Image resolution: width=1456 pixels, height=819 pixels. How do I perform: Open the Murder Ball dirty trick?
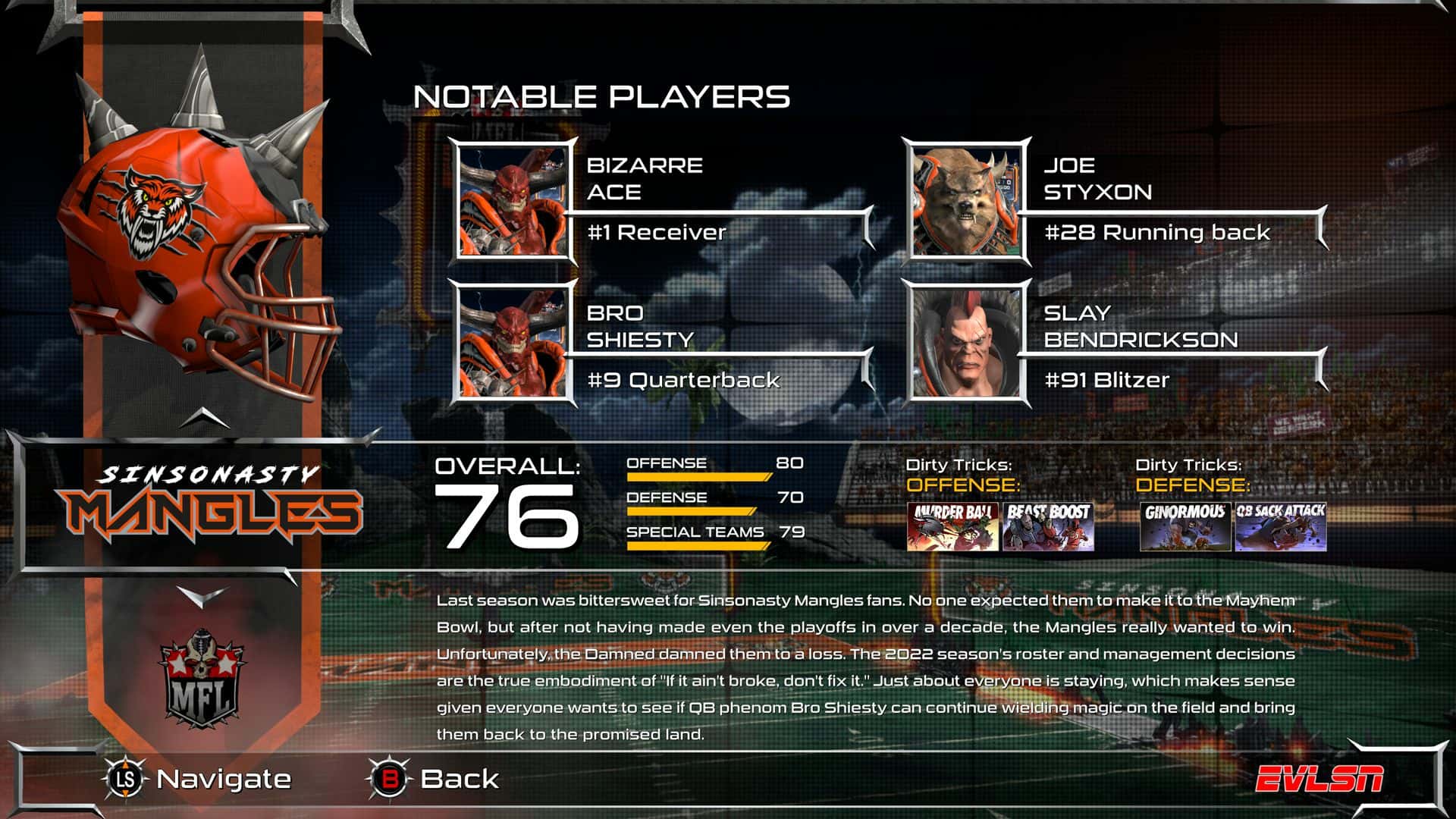coord(952,526)
